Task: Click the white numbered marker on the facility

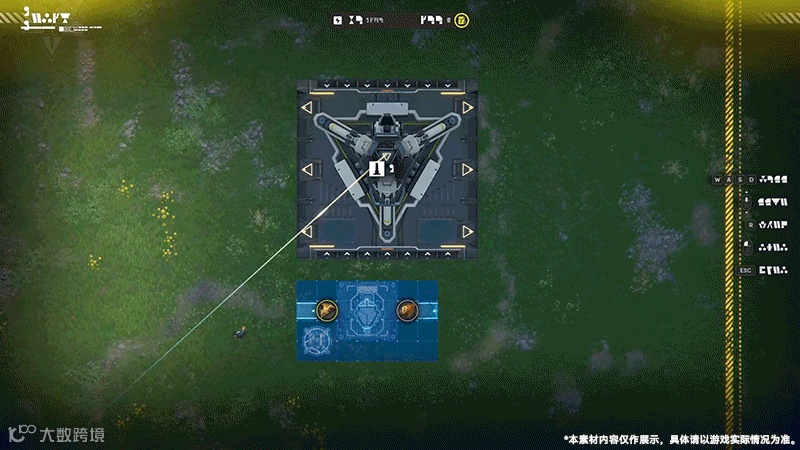Action: [378, 169]
